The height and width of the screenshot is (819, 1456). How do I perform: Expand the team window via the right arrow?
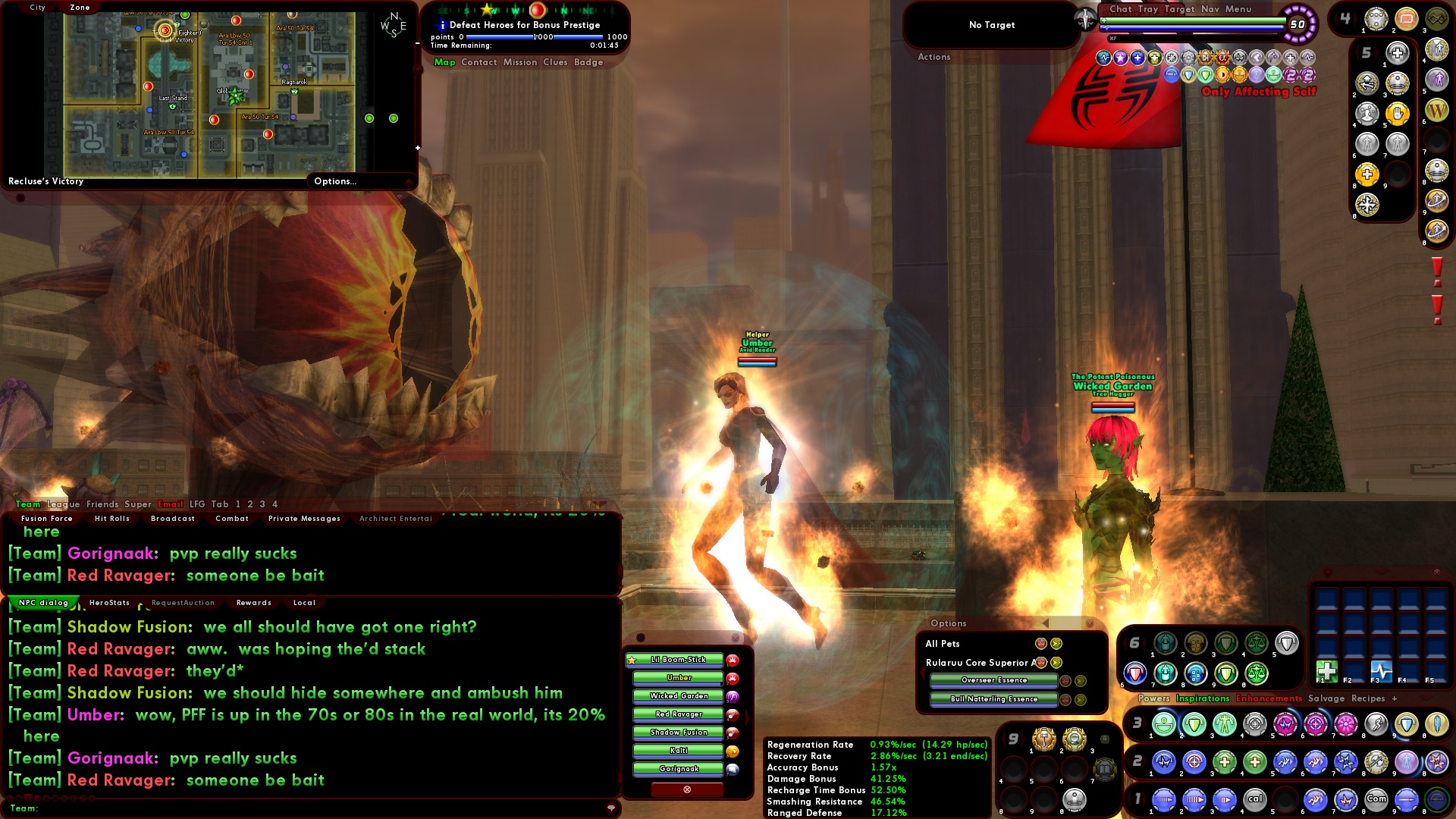point(748,717)
